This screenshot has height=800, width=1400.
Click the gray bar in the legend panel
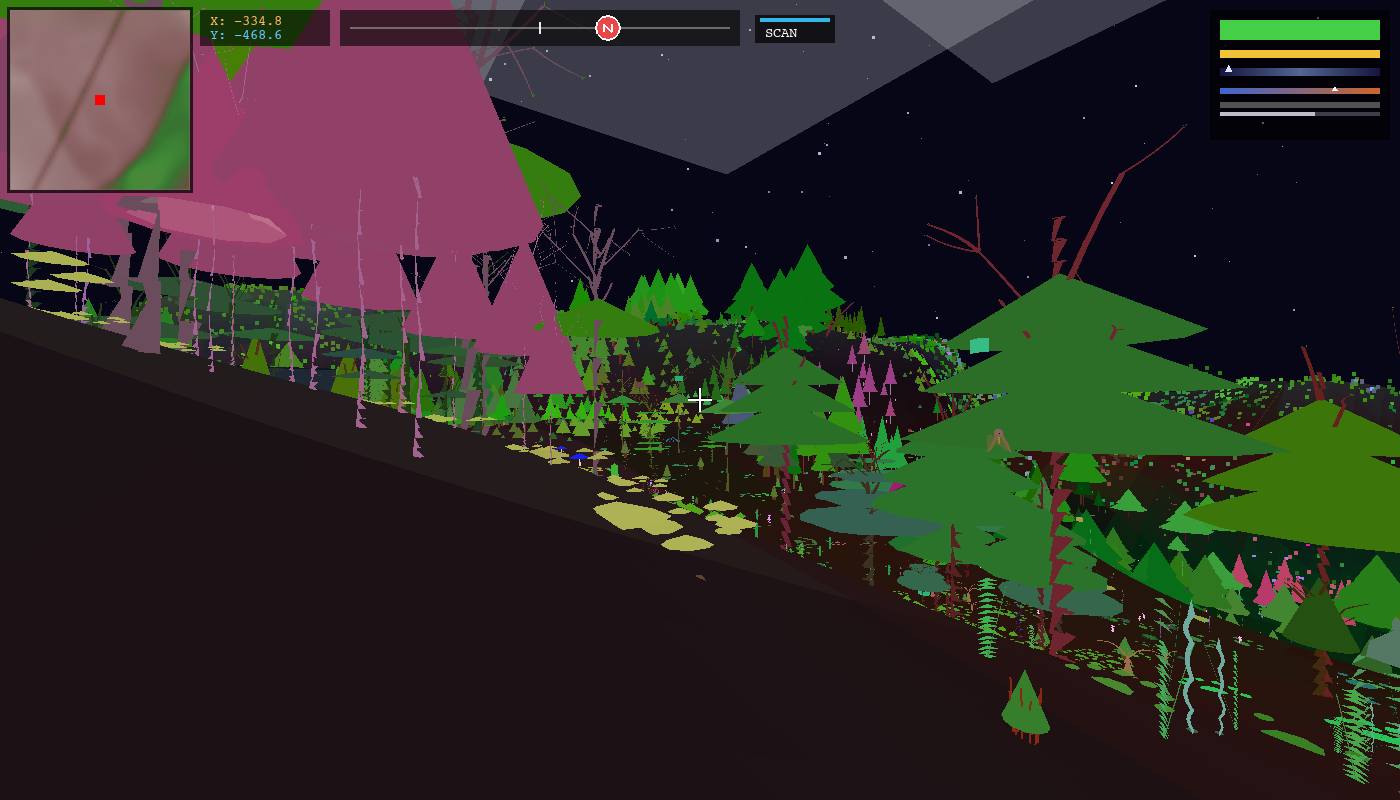click(x=1300, y=105)
